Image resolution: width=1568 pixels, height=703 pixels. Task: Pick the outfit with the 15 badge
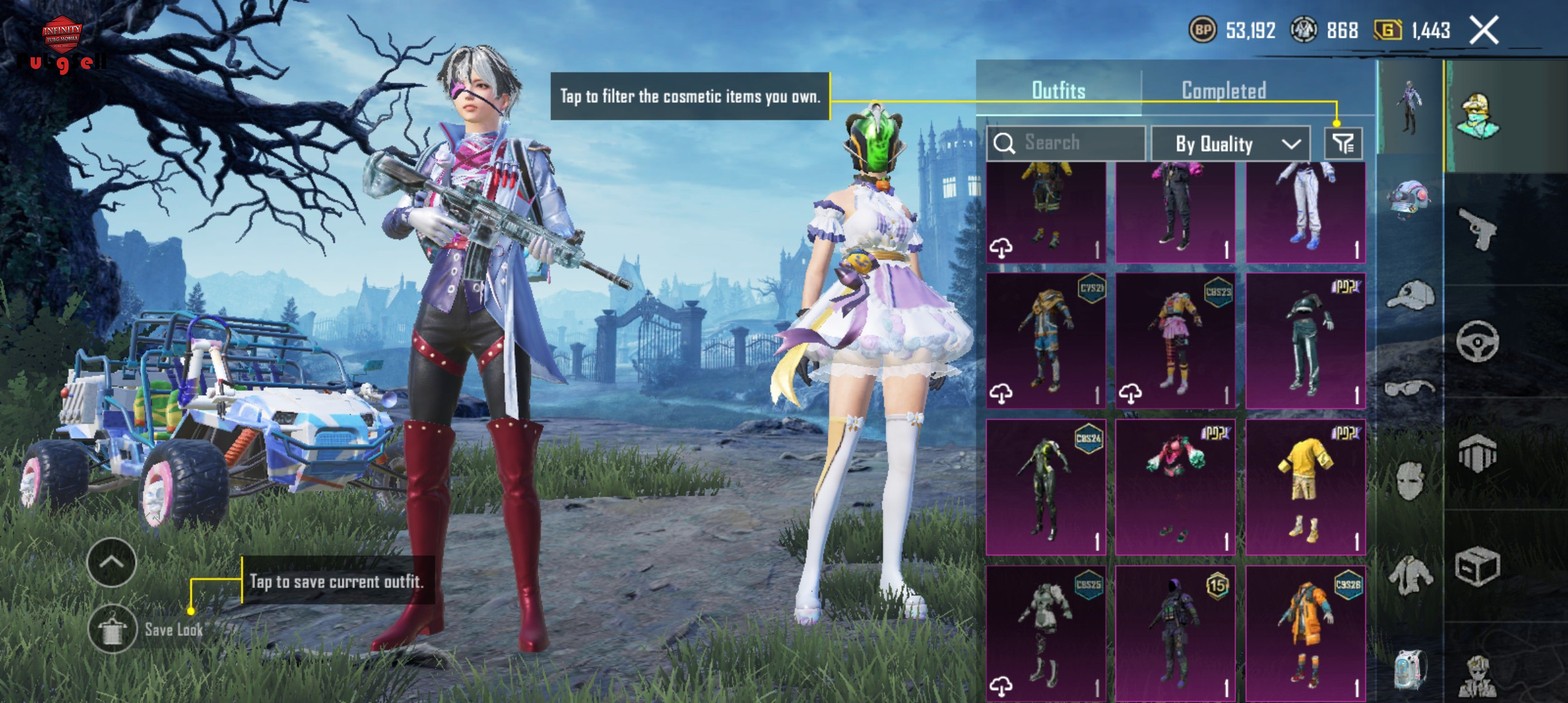(x=1175, y=633)
